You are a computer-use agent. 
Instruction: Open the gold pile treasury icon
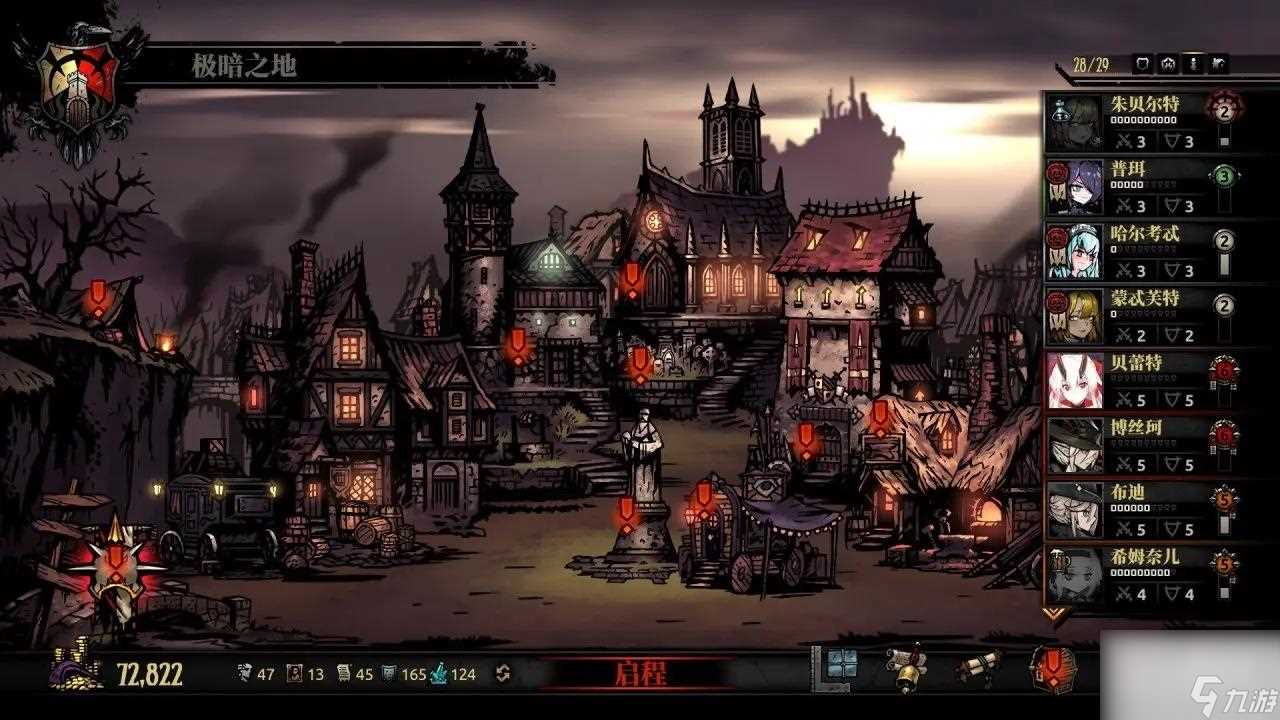pos(76,668)
